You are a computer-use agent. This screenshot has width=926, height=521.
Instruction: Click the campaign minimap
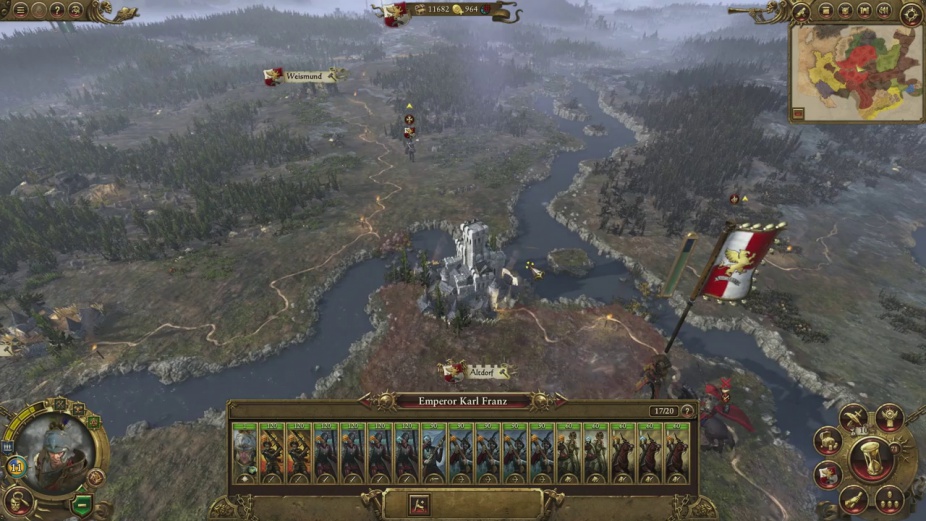click(x=856, y=72)
